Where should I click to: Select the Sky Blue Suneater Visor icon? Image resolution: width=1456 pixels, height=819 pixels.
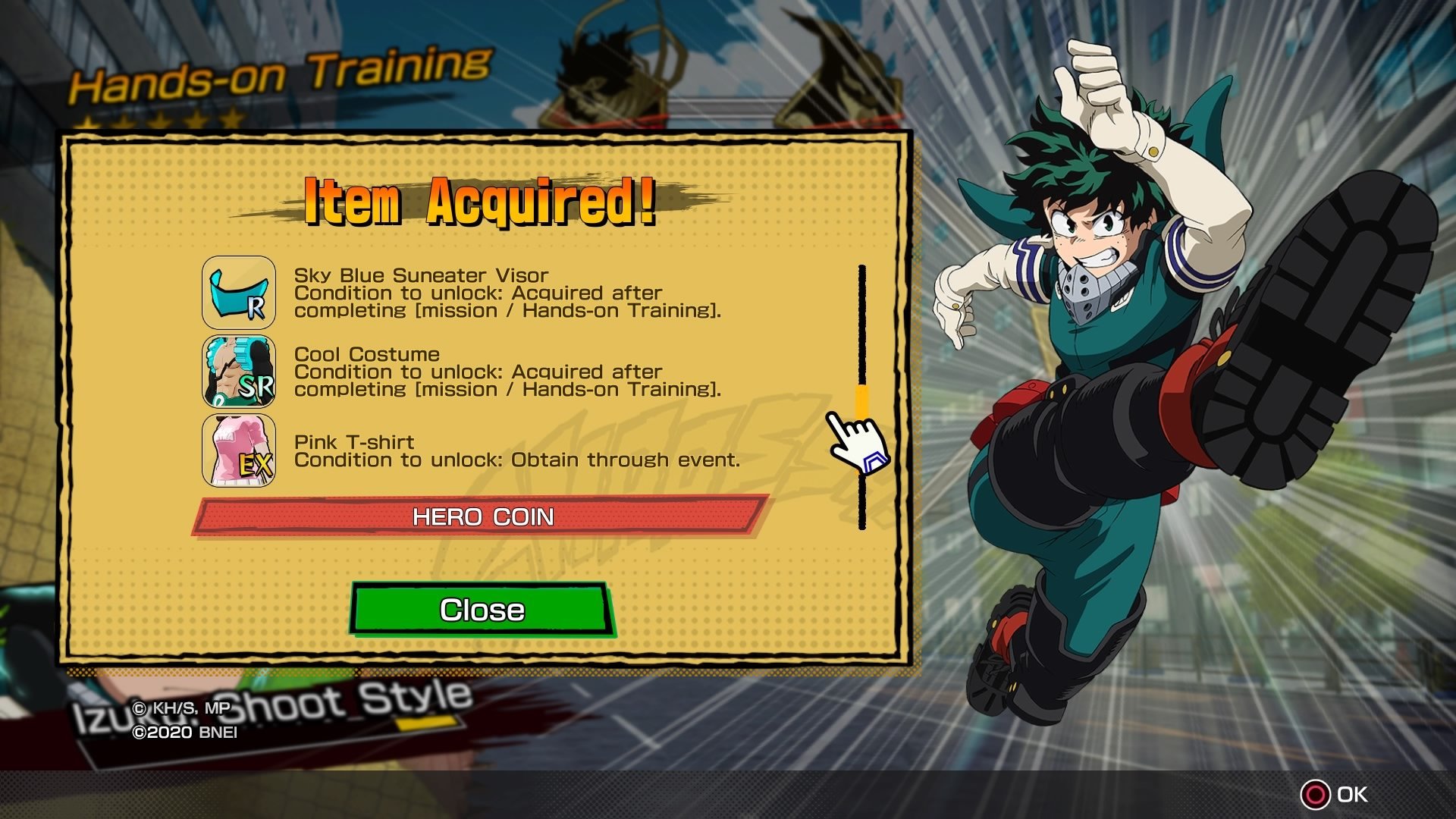[x=239, y=293]
